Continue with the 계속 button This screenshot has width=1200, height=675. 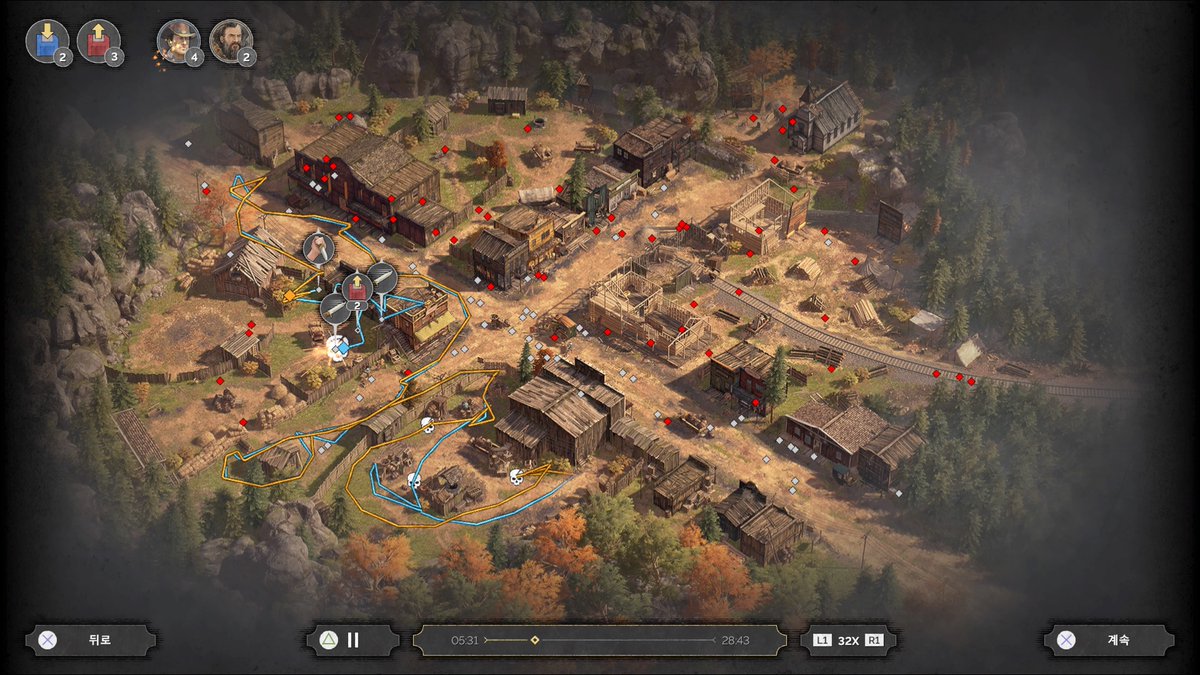click(x=1109, y=641)
